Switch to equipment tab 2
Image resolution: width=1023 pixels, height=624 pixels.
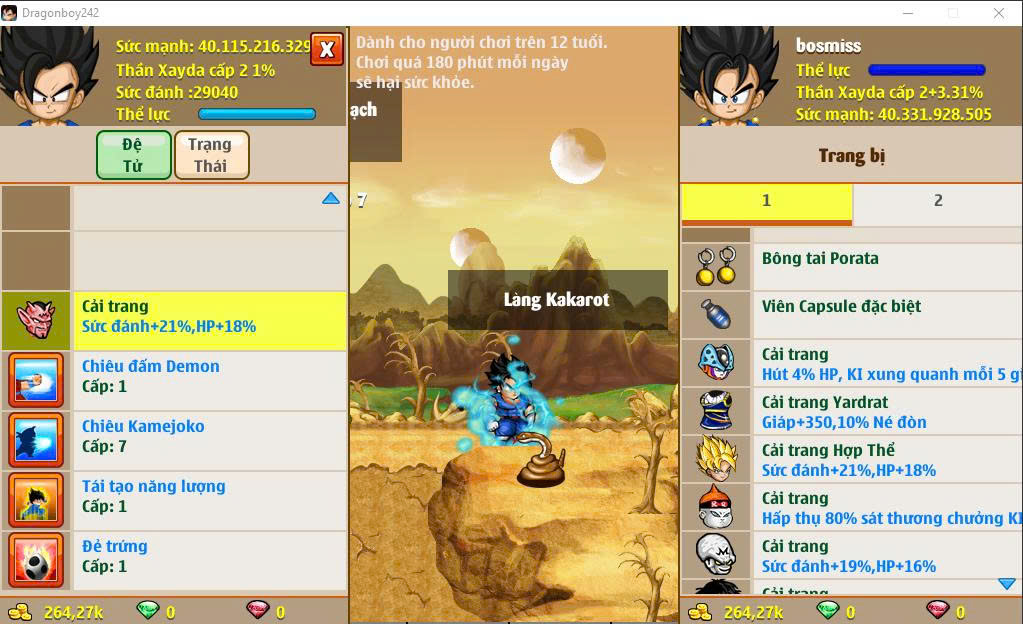[x=937, y=201]
